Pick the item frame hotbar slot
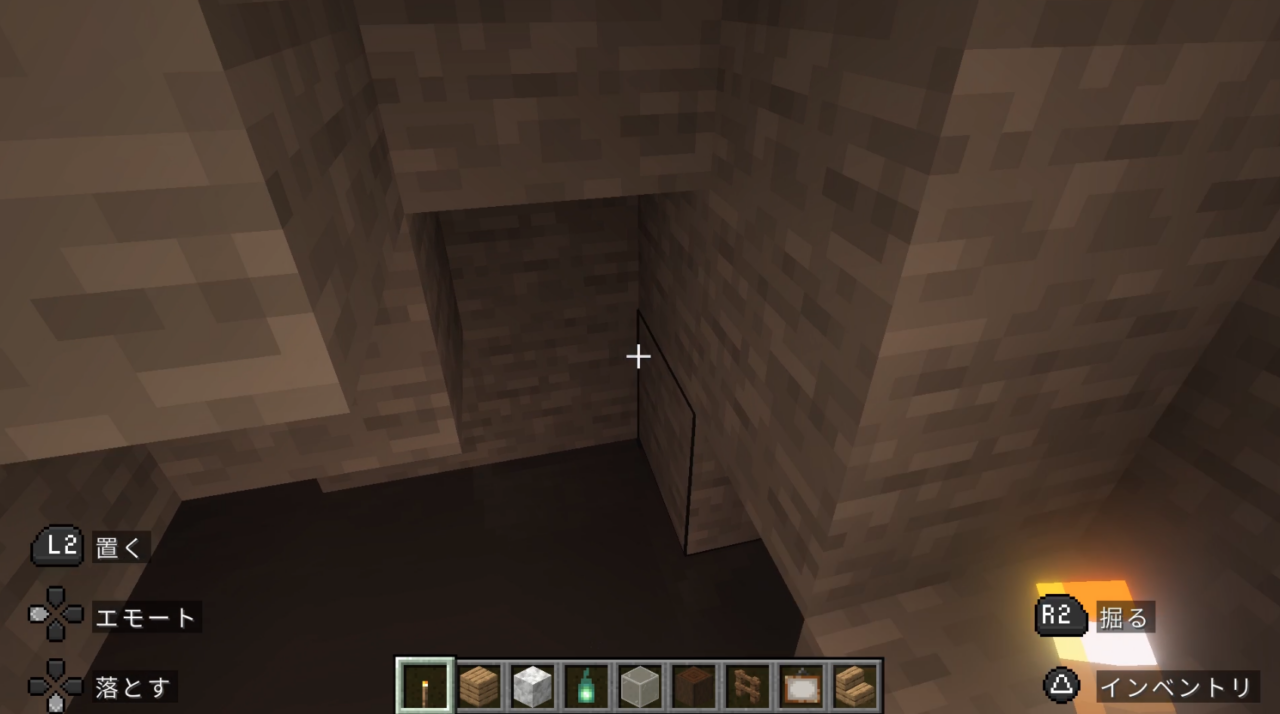 click(x=801, y=686)
